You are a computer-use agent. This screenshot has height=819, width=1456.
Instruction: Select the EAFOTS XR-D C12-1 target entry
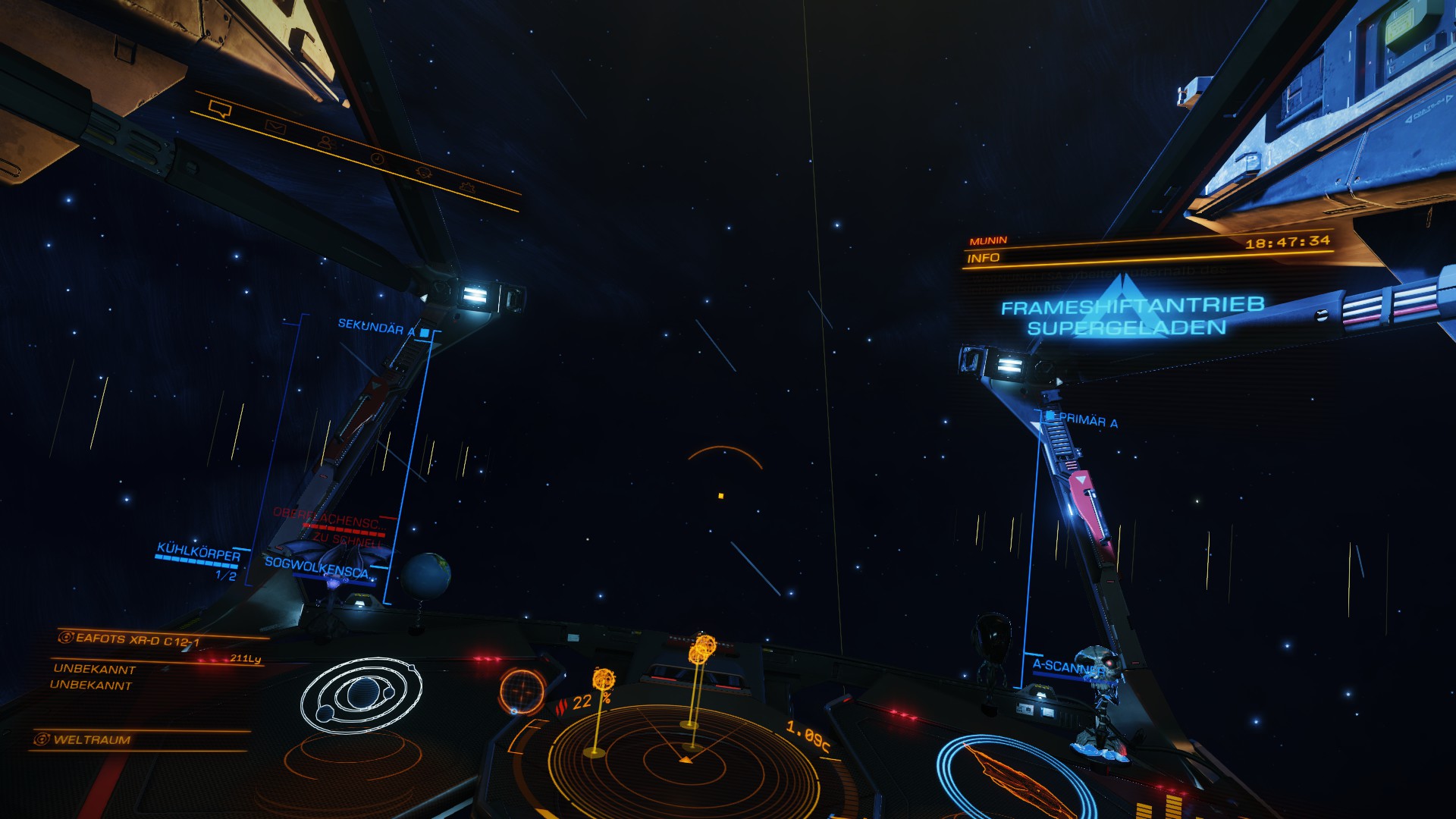pos(136,640)
